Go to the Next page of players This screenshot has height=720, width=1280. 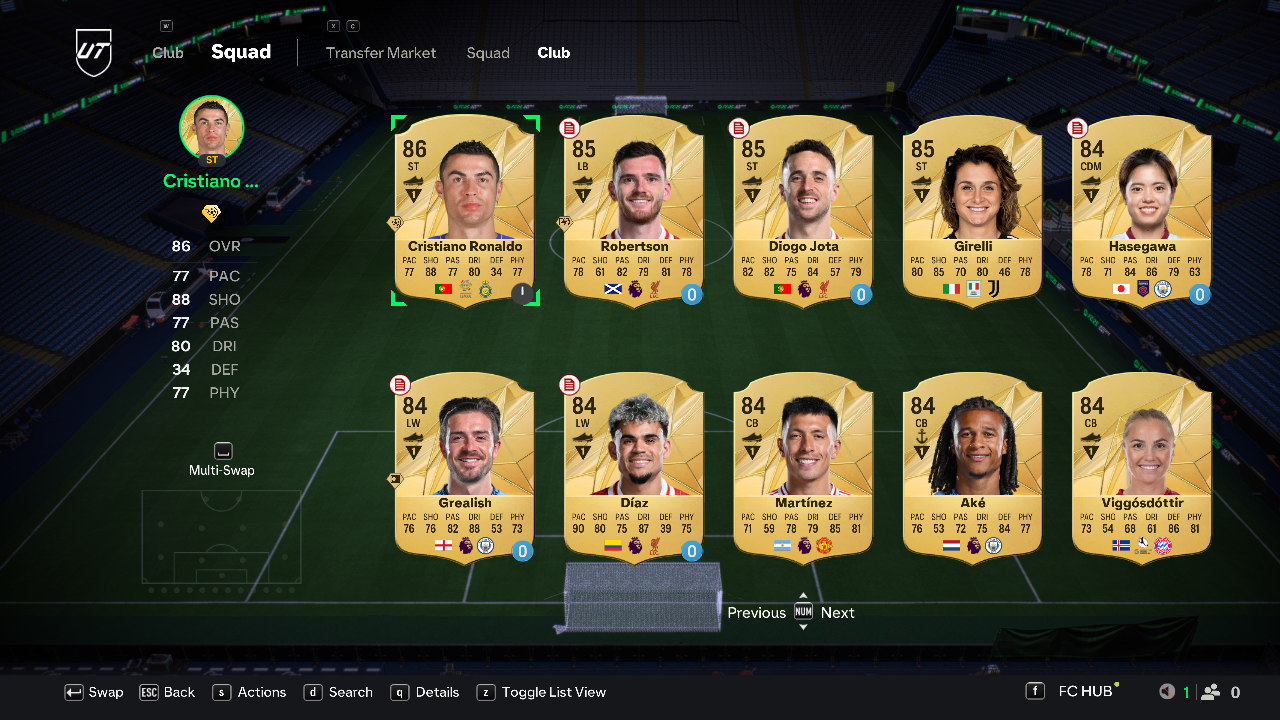[x=837, y=613]
